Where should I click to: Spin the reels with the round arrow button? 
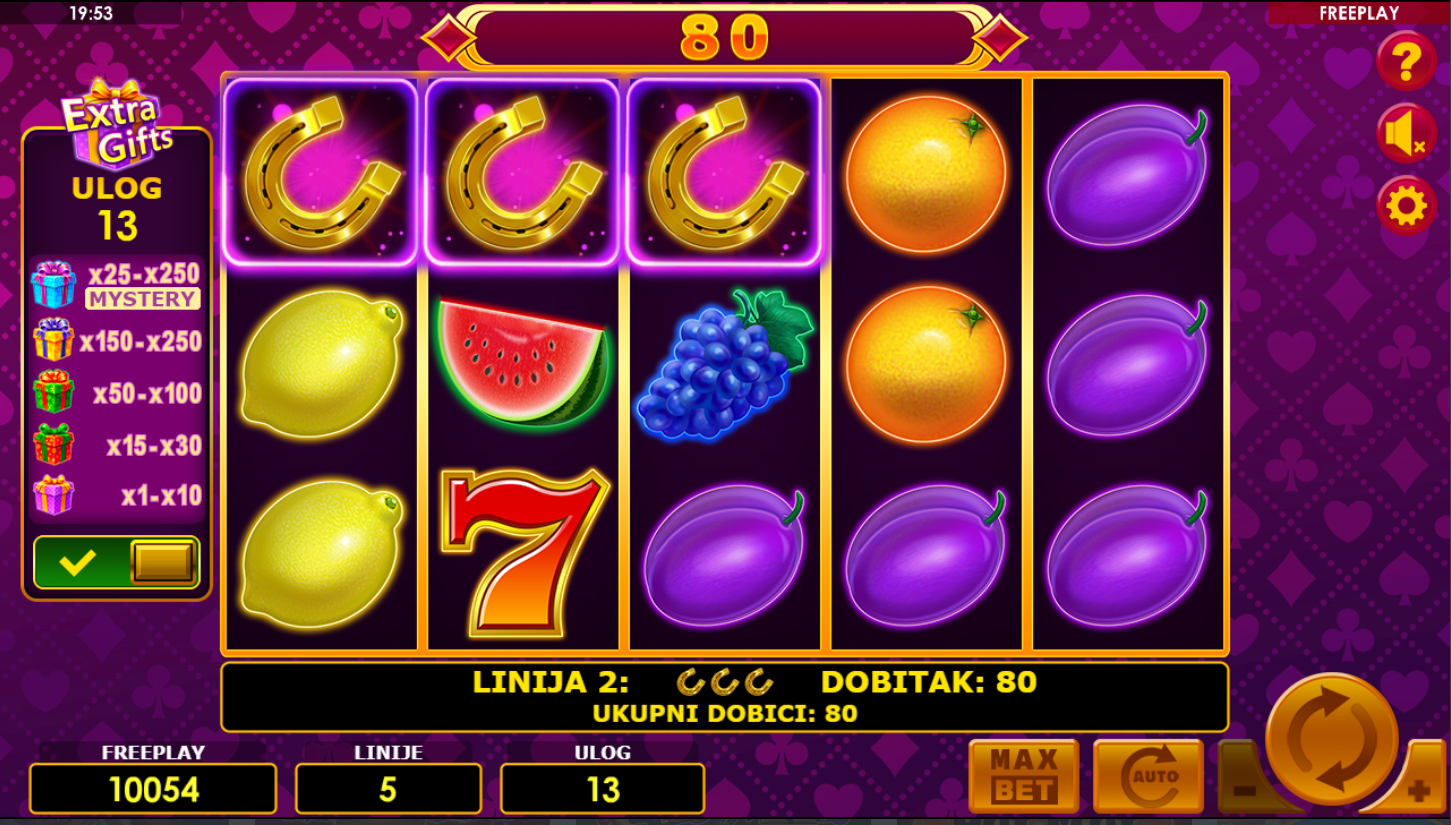pyautogui.click(x=1331, y=739)
